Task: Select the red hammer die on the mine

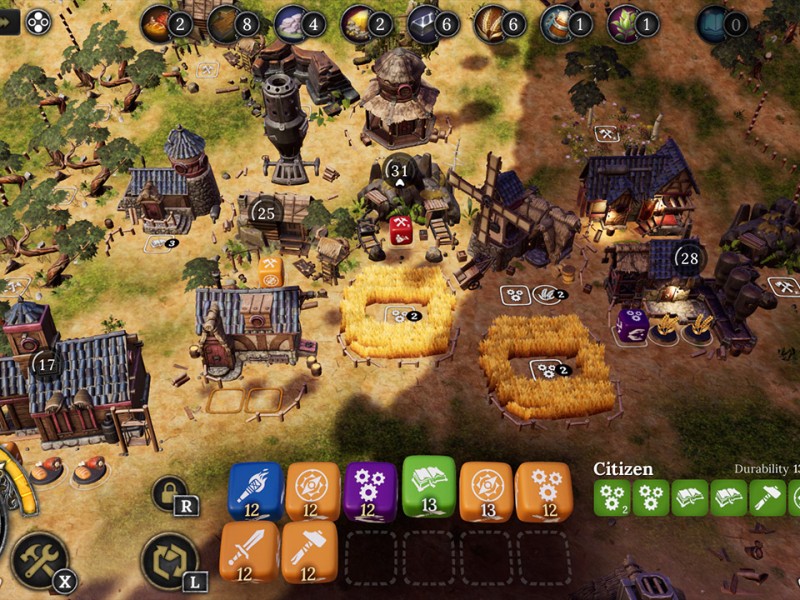Action: [x=401, y=229]
